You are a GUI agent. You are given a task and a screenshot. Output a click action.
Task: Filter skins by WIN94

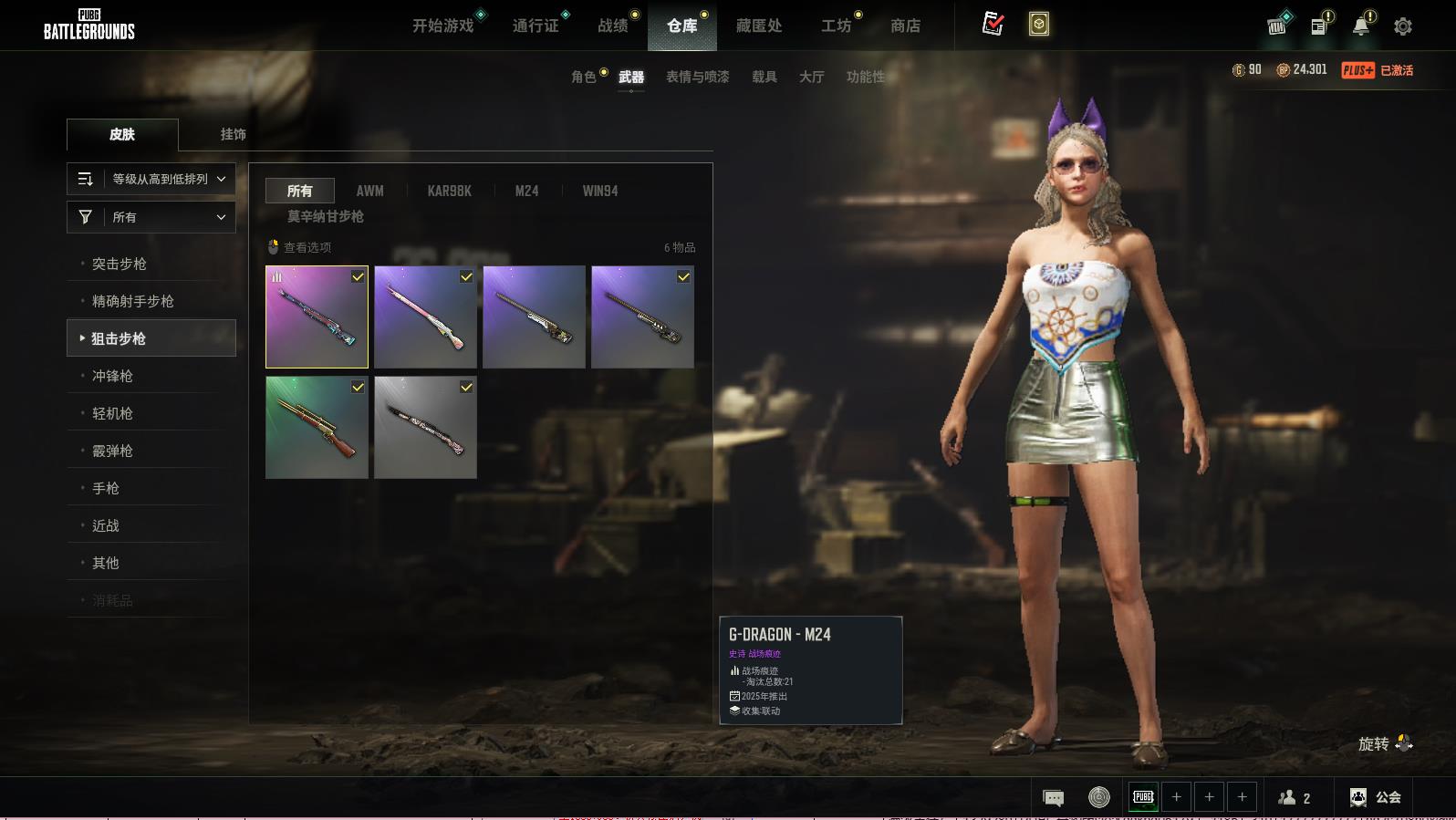tap(600, 191)
